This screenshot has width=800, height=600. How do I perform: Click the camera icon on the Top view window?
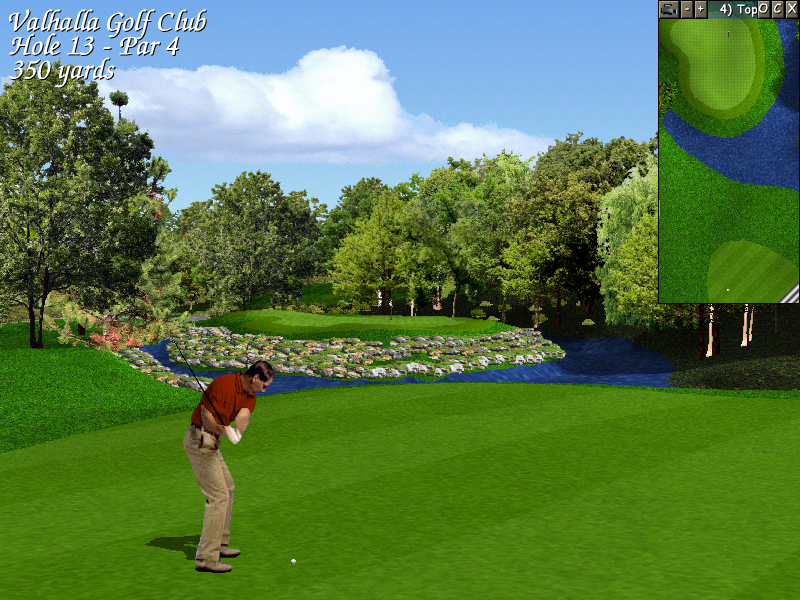[x=669, y=9]
